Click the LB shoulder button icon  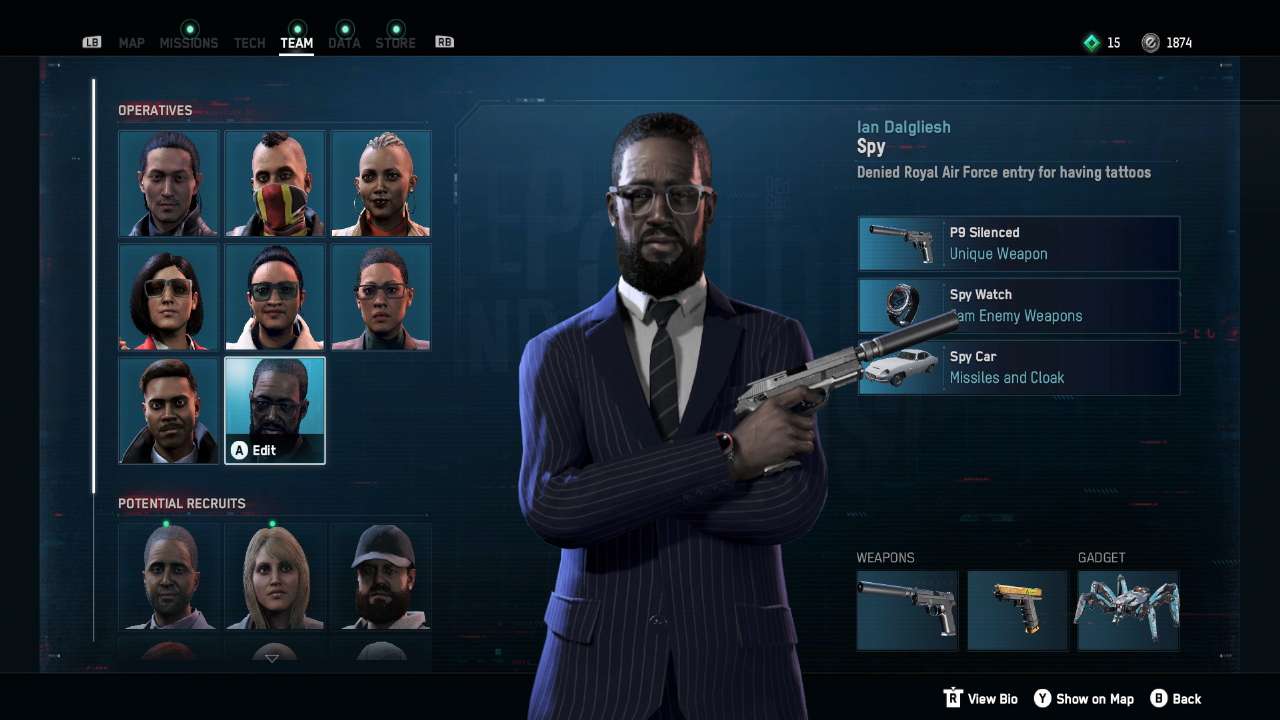click(91, 42)
